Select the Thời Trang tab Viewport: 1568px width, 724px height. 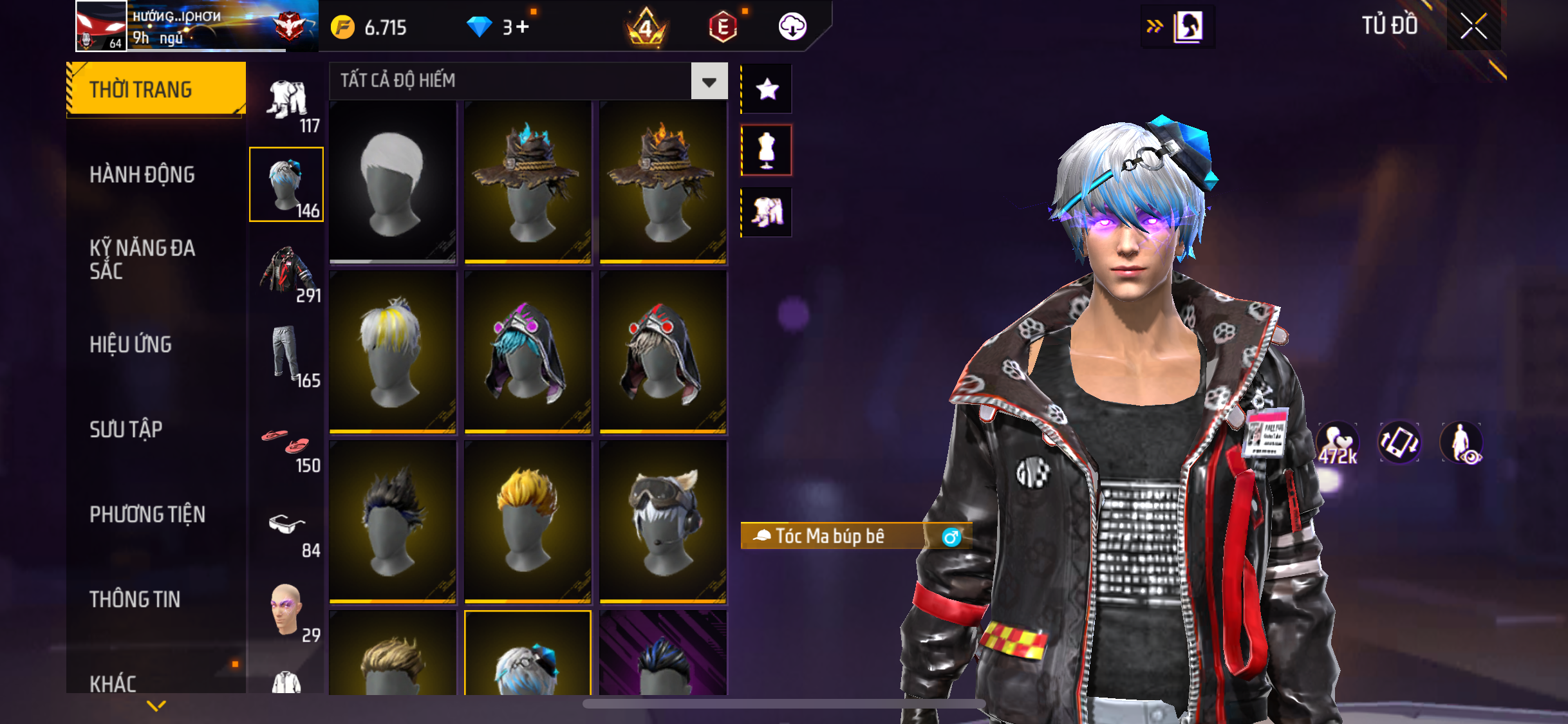(156, 89)
